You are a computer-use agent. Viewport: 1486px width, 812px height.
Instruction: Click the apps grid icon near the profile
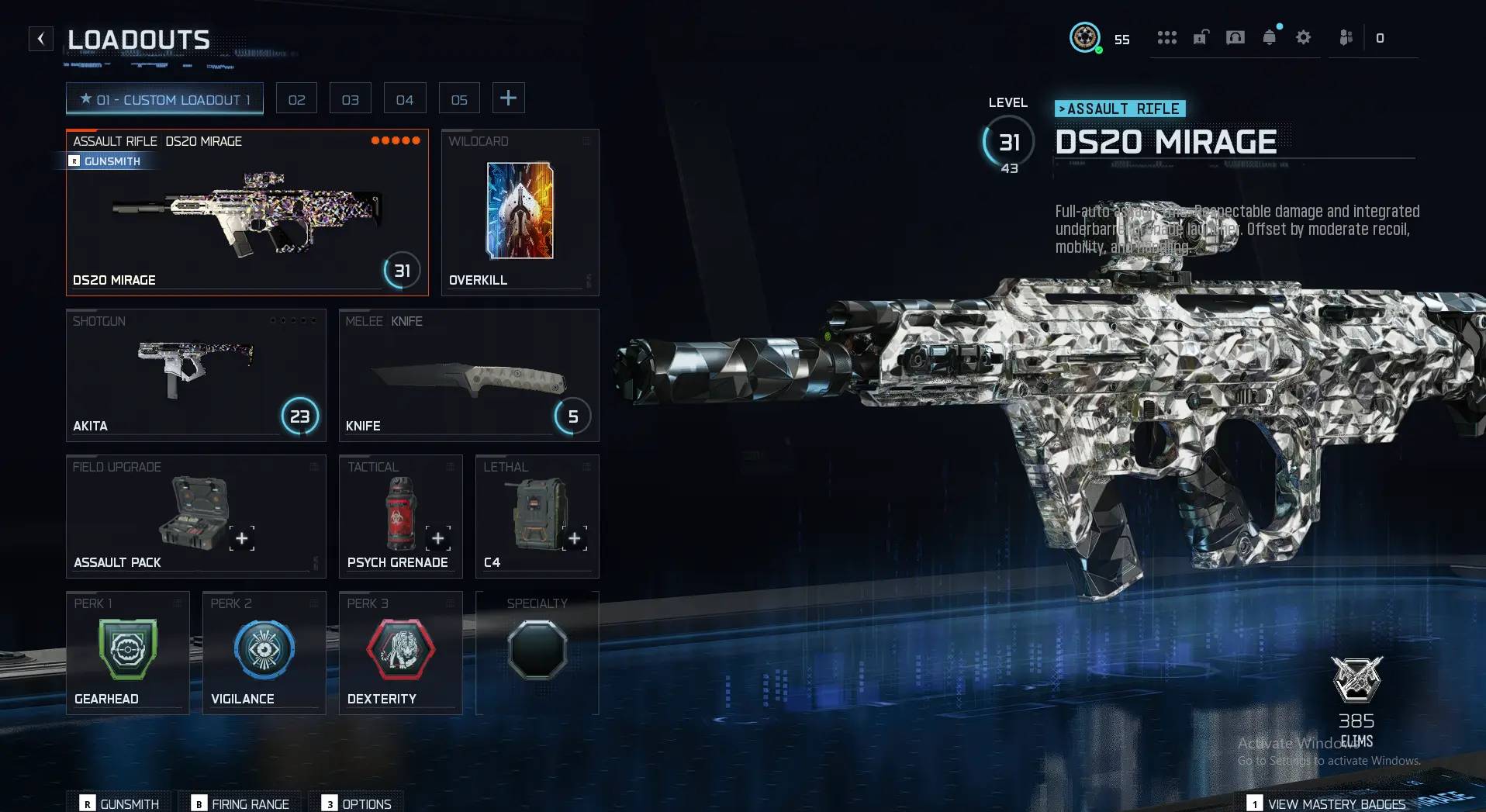(x=1166, y=37)
